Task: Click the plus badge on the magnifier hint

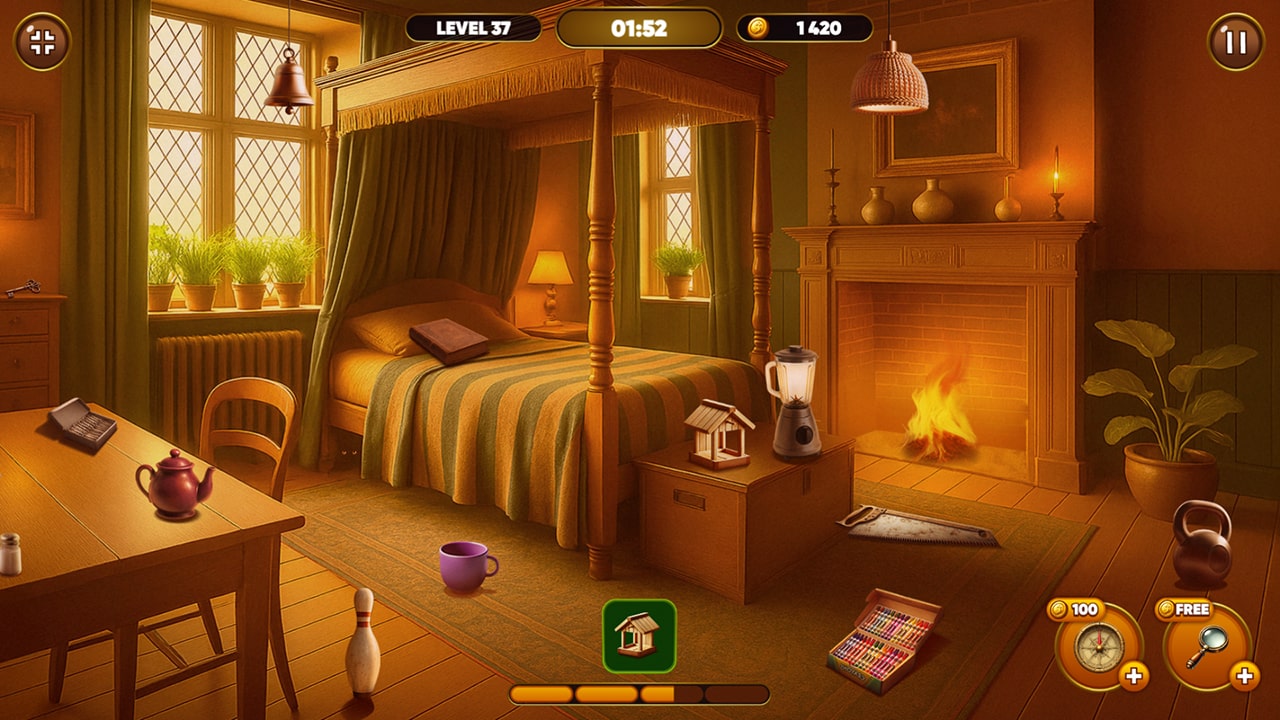Action: point(1243,677)
